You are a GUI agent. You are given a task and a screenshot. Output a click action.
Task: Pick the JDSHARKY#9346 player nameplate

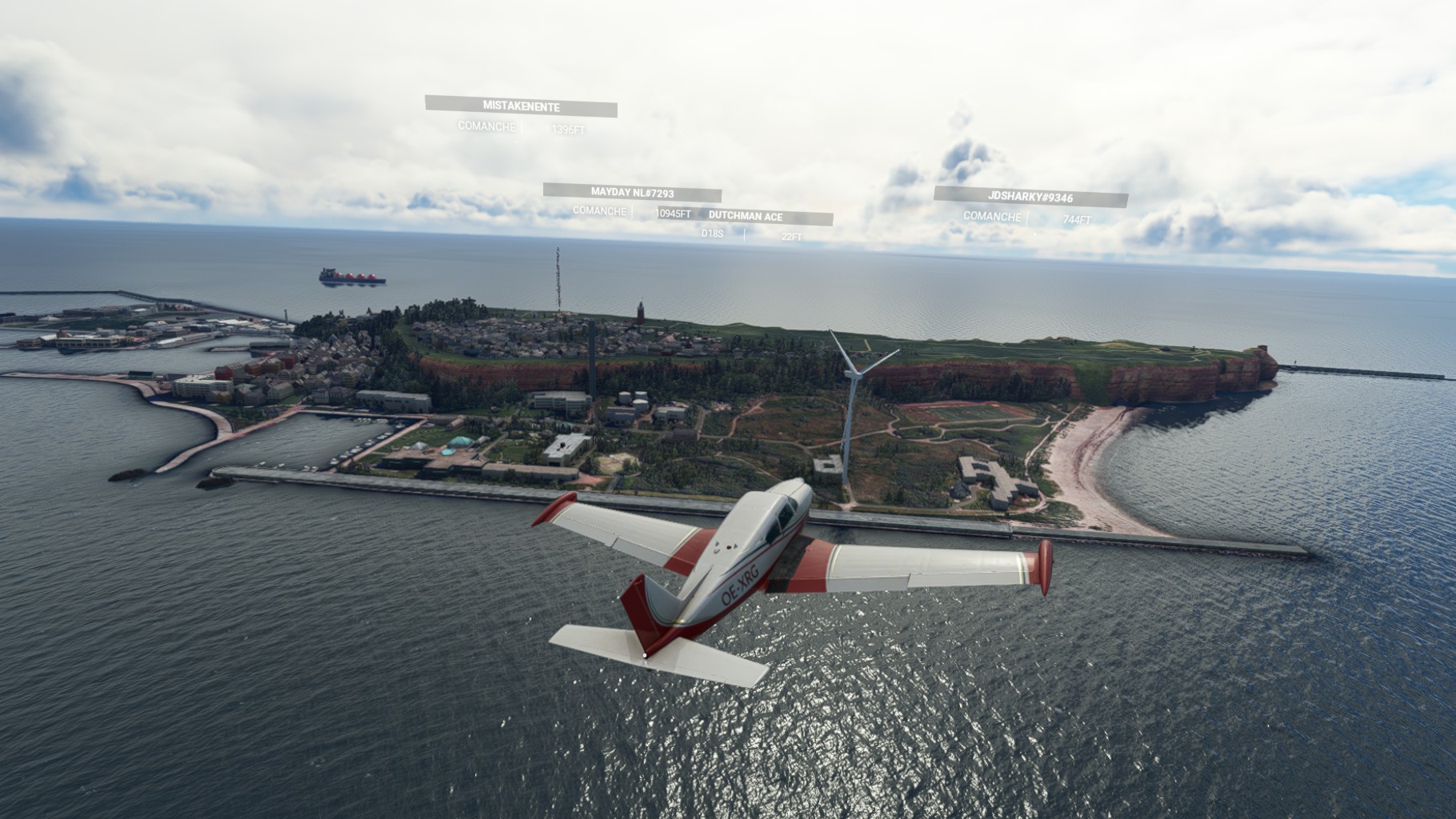click(1030, 197)
